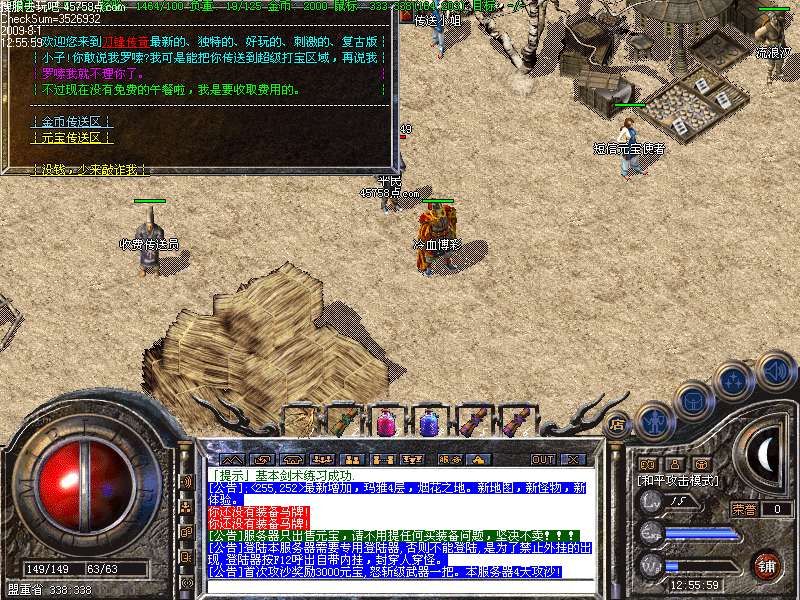Viewport: 800px width, 600px height.
Task: Open the 铺 stall button
Action: (766, 566)
